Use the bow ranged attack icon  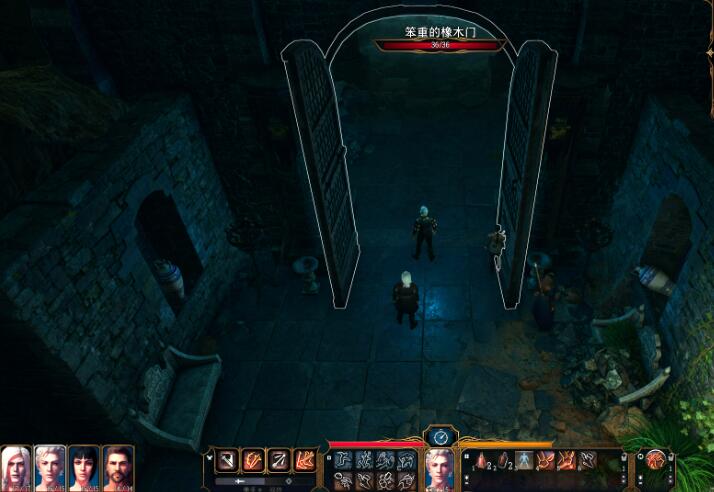[280, 461]
